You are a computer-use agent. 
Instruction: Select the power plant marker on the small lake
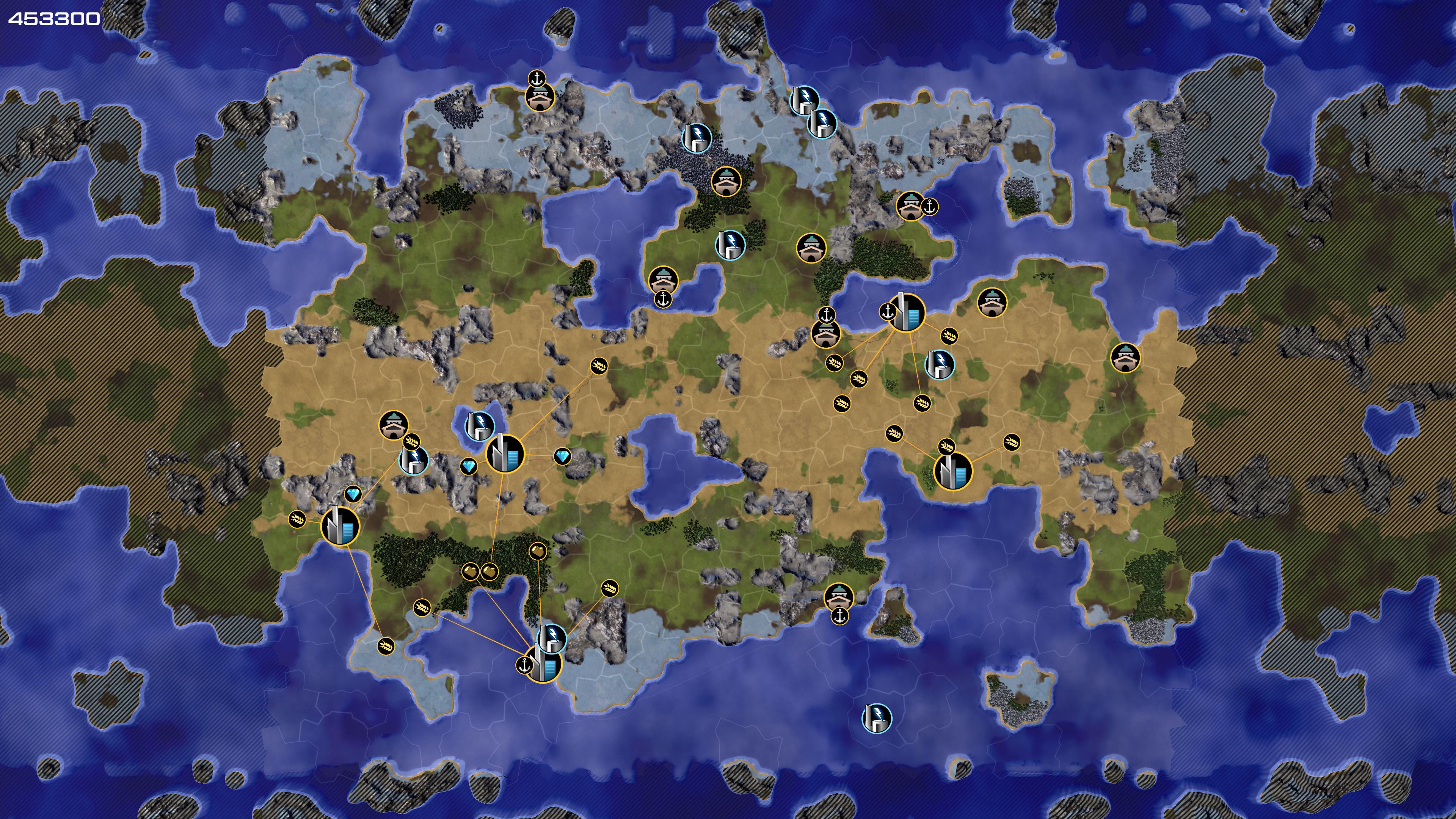click(x=479, y=425)
